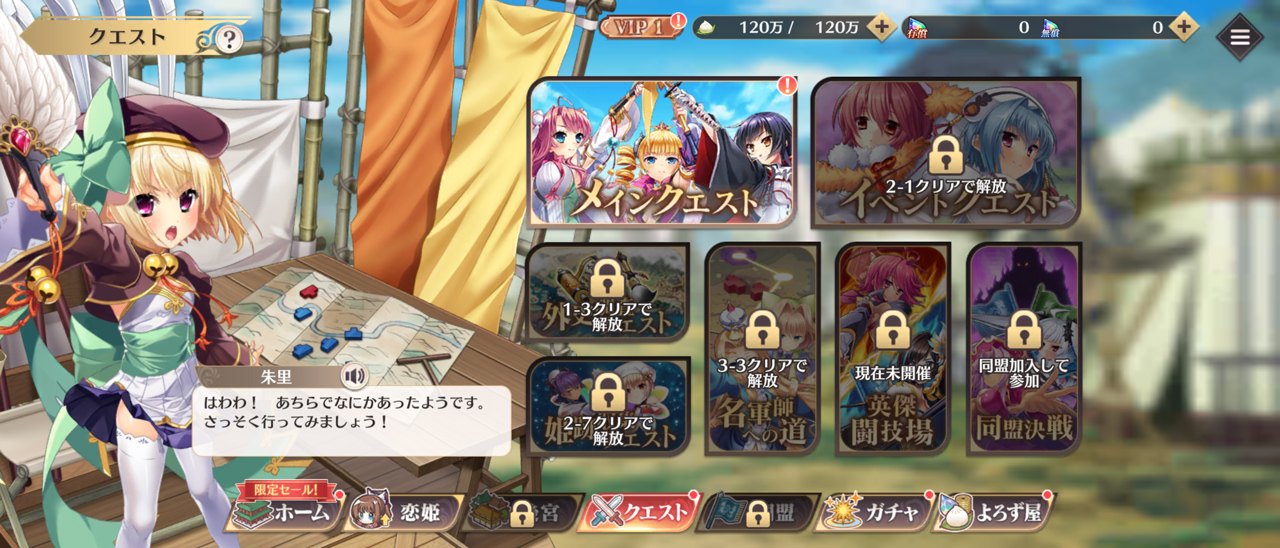The image size is (1280, 548).
Task: Show quest help with the question mark
Action: (229, 40)
